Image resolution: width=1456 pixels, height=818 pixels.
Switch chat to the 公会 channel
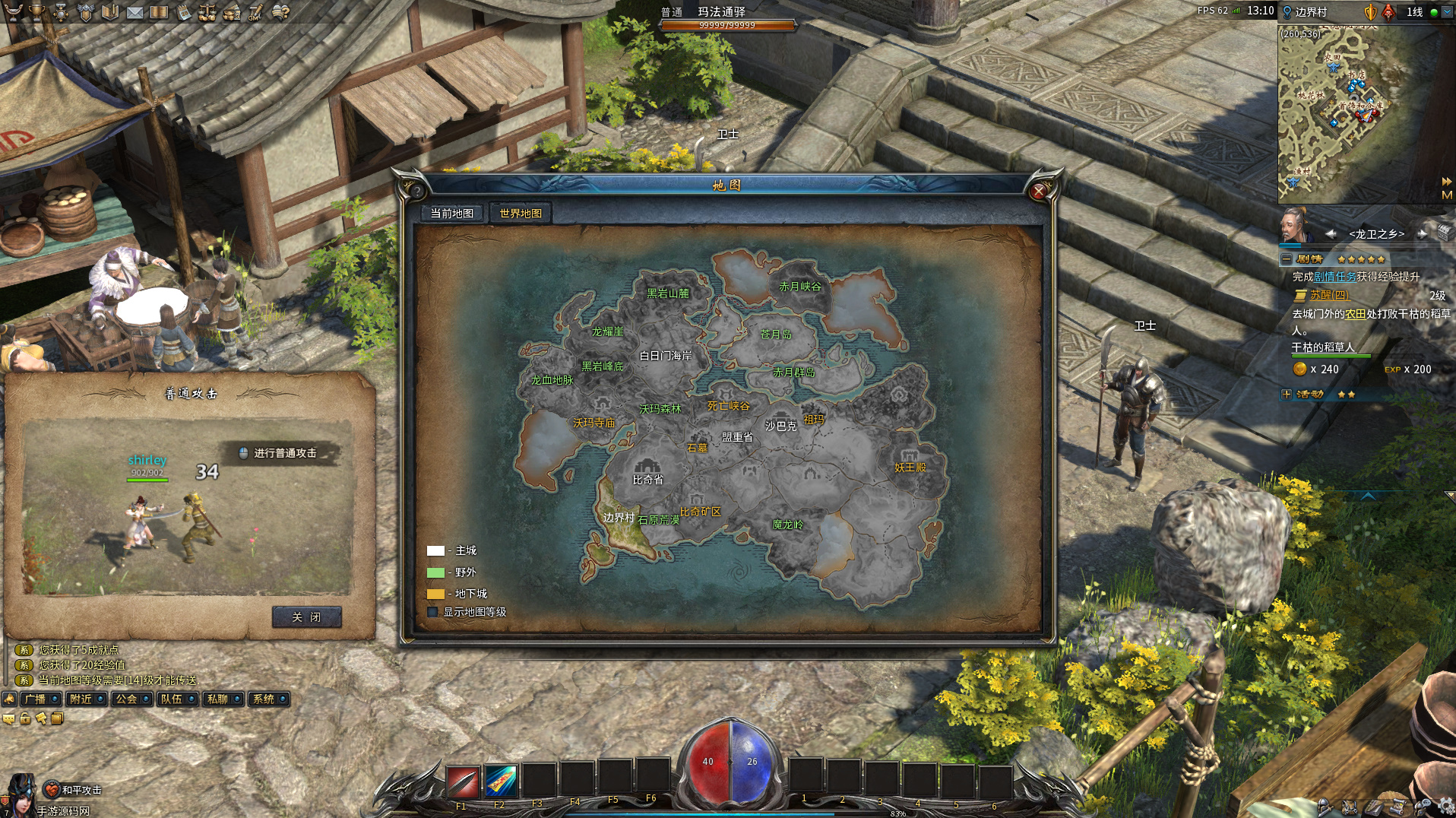126,699
